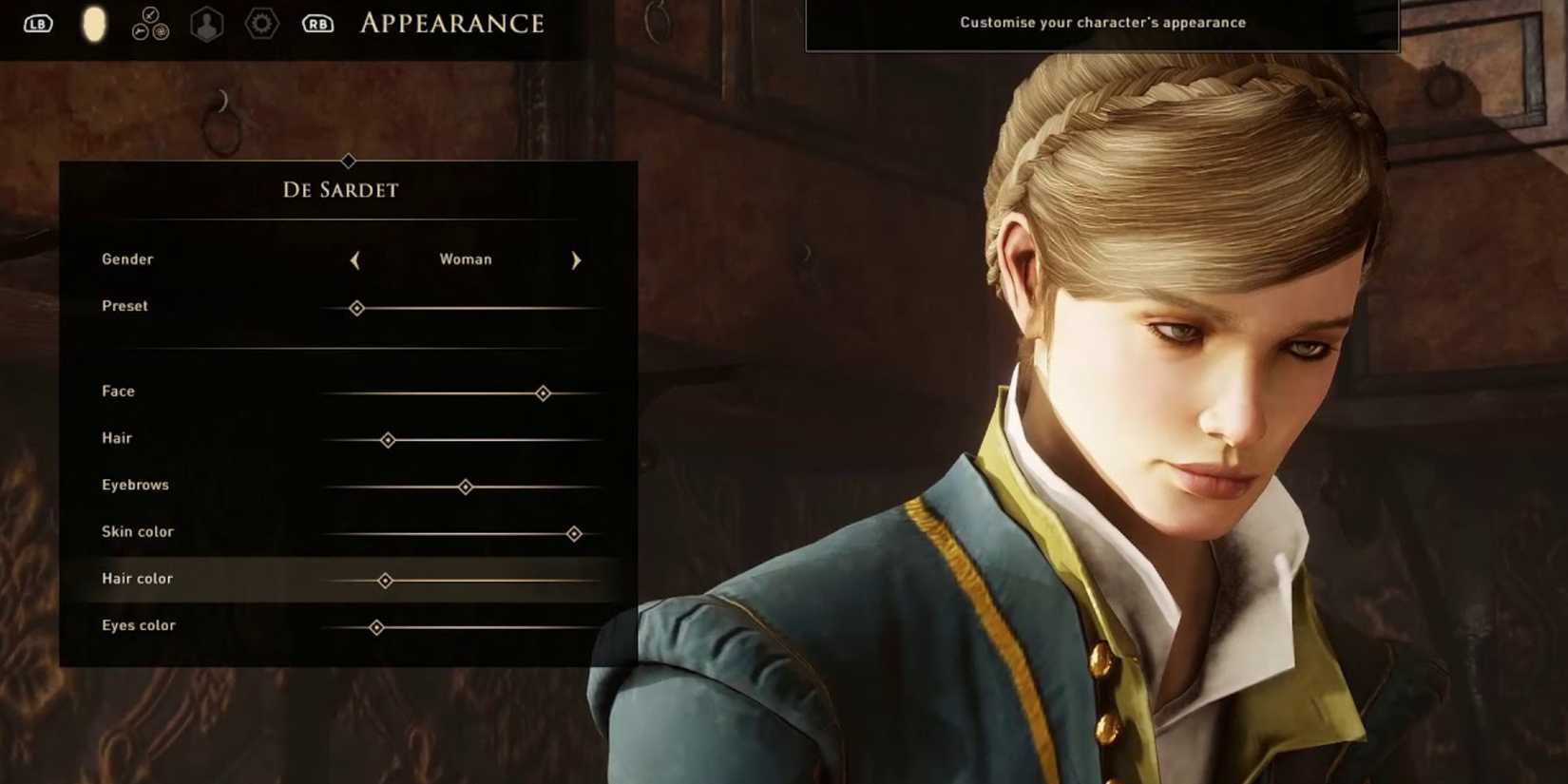Screen dimensions: 1568x784
Task: Click the sword icon in the loadout cluster
Action: click(x=150, y=15)
